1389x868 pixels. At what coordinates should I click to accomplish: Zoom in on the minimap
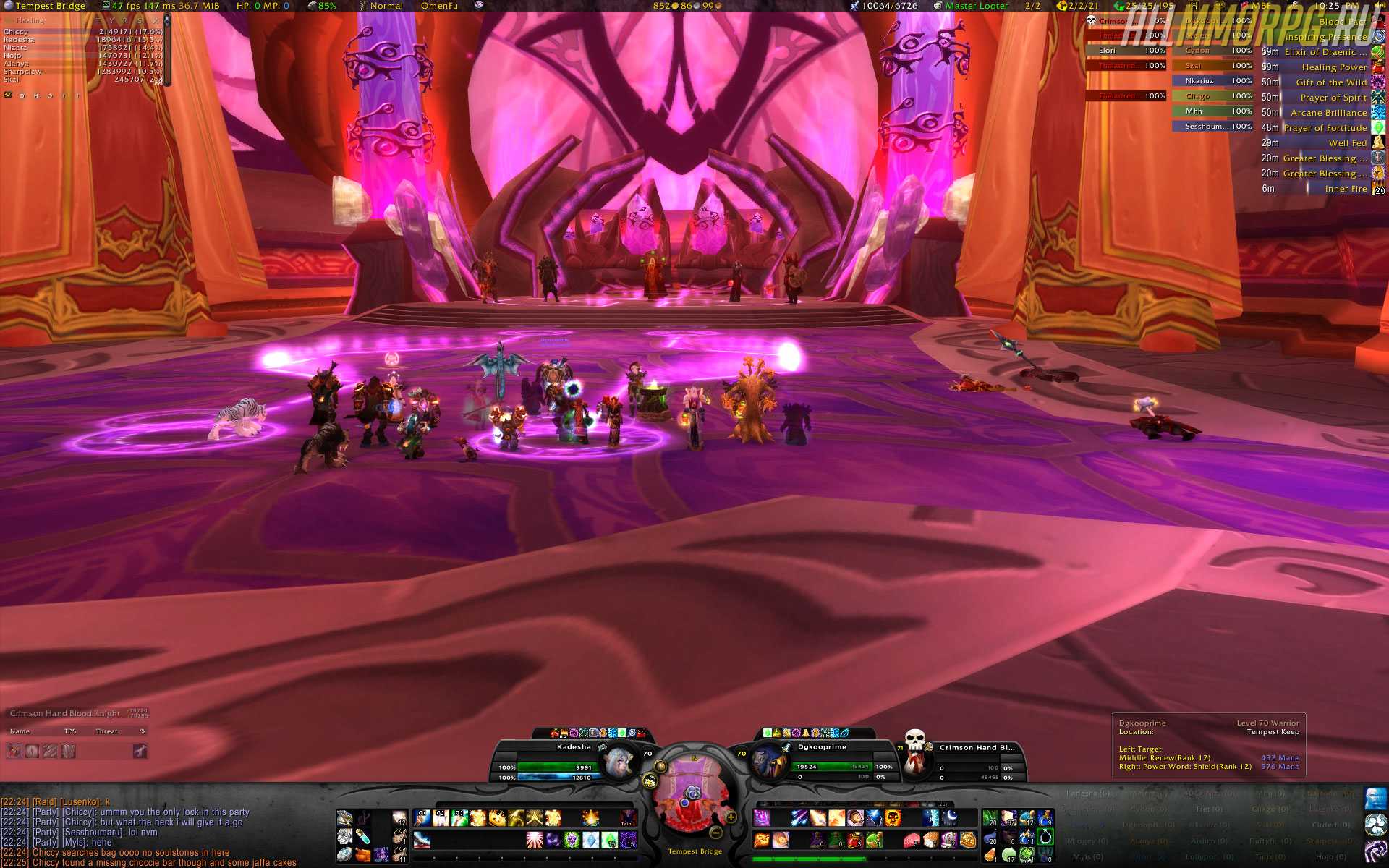tap(731, 817)
